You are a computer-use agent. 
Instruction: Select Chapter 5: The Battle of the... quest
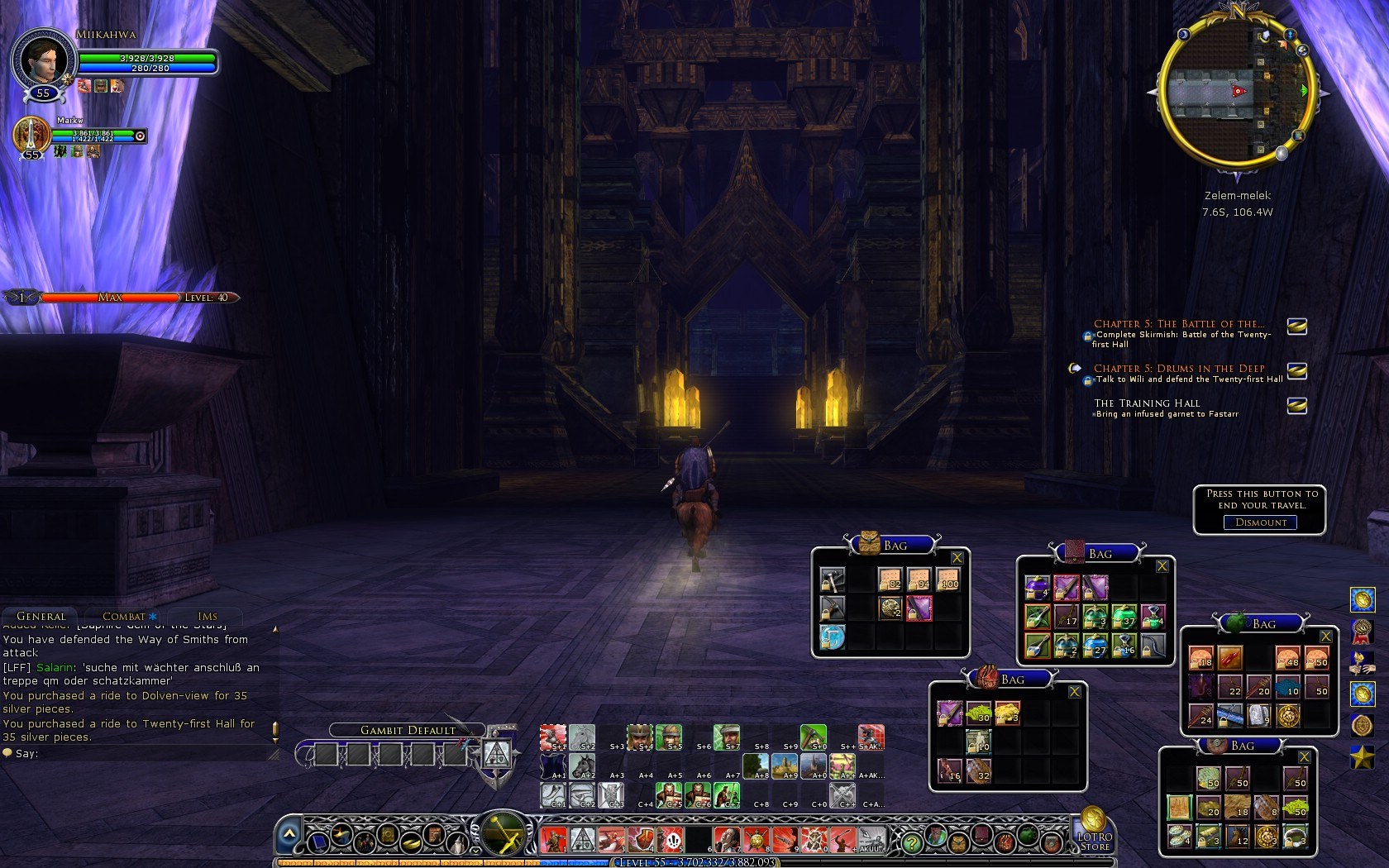1179,324
